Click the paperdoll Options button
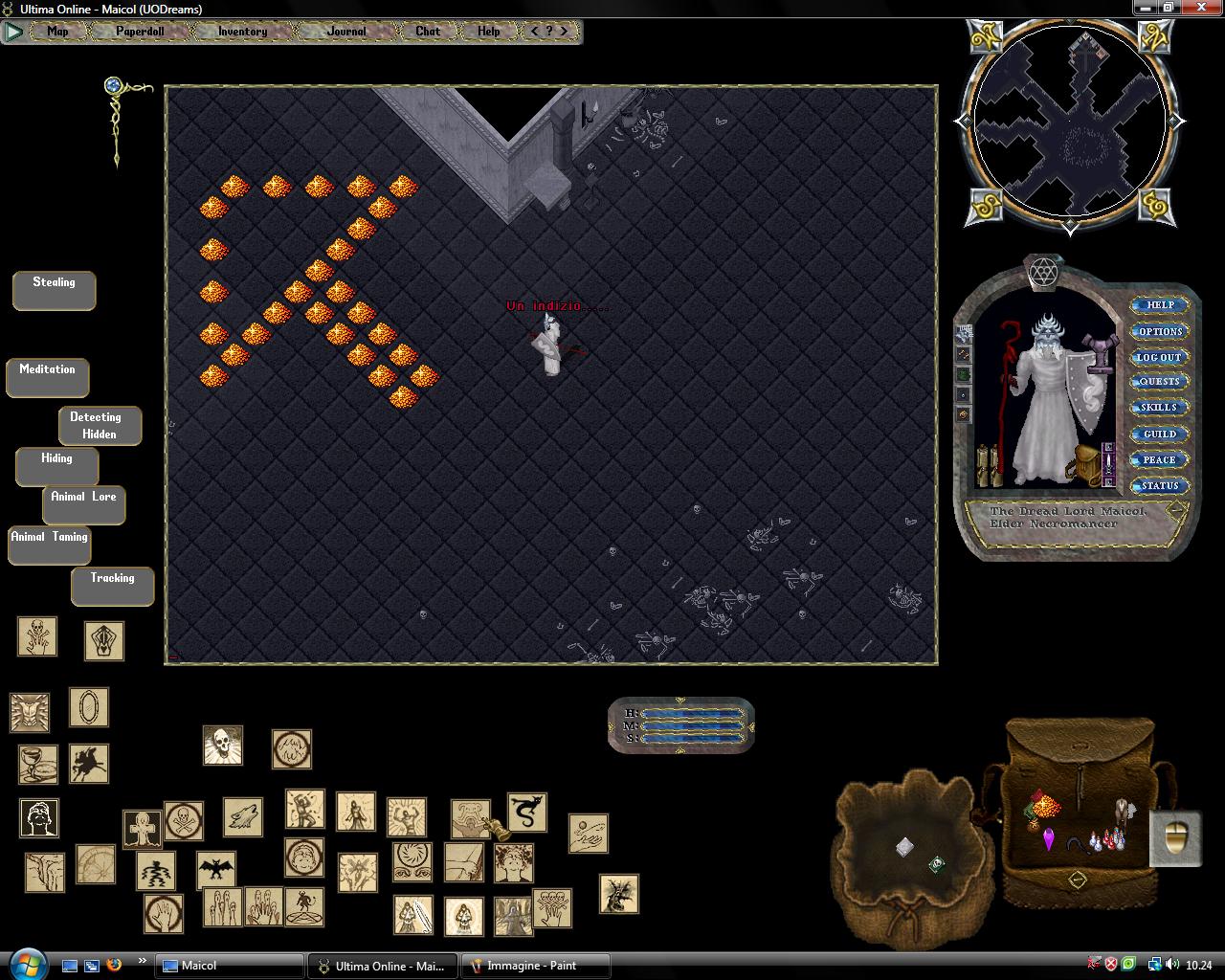Screen dimensions: 1225x980 coord(1160,331)
